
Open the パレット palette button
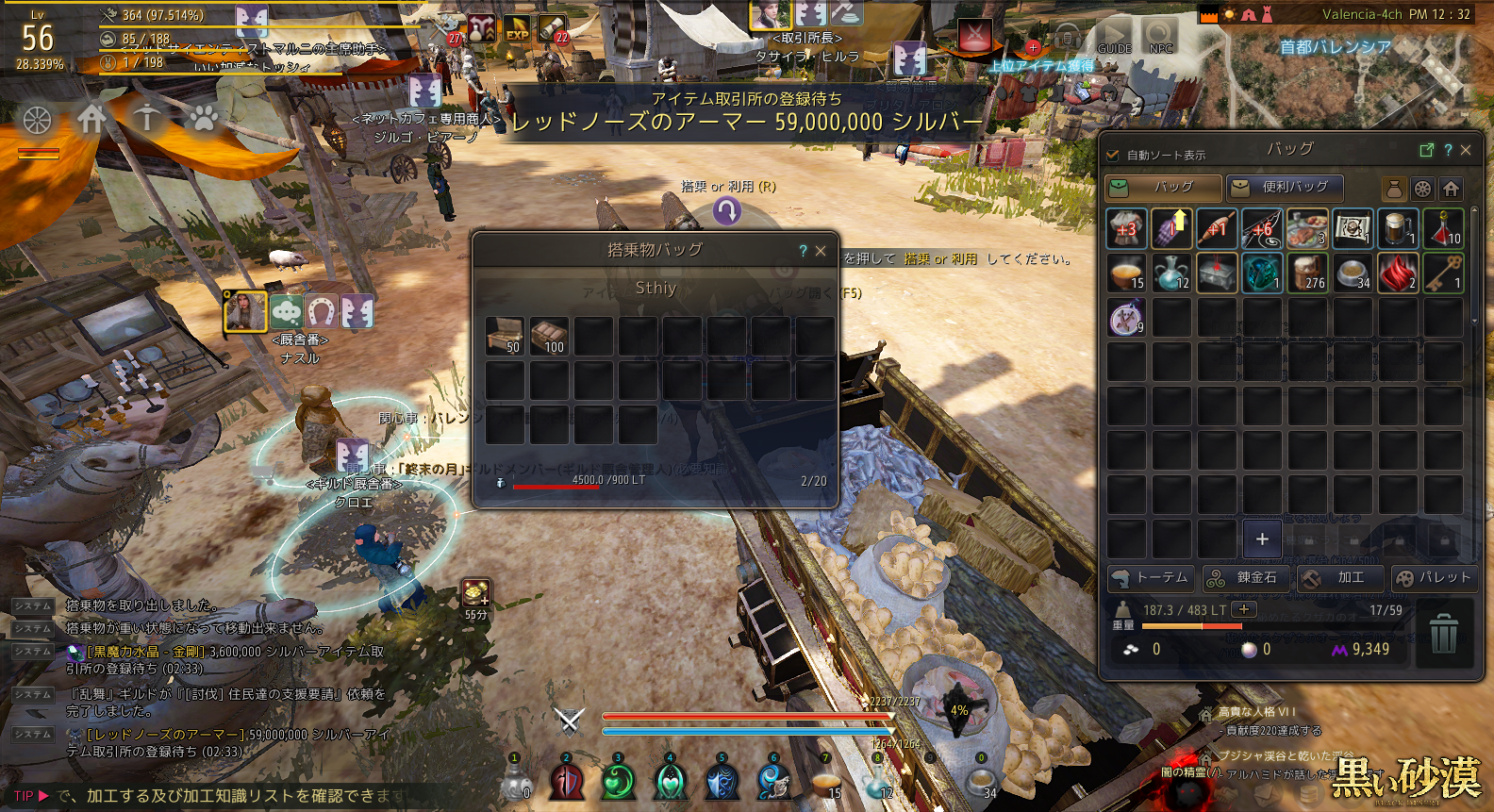1434,578
